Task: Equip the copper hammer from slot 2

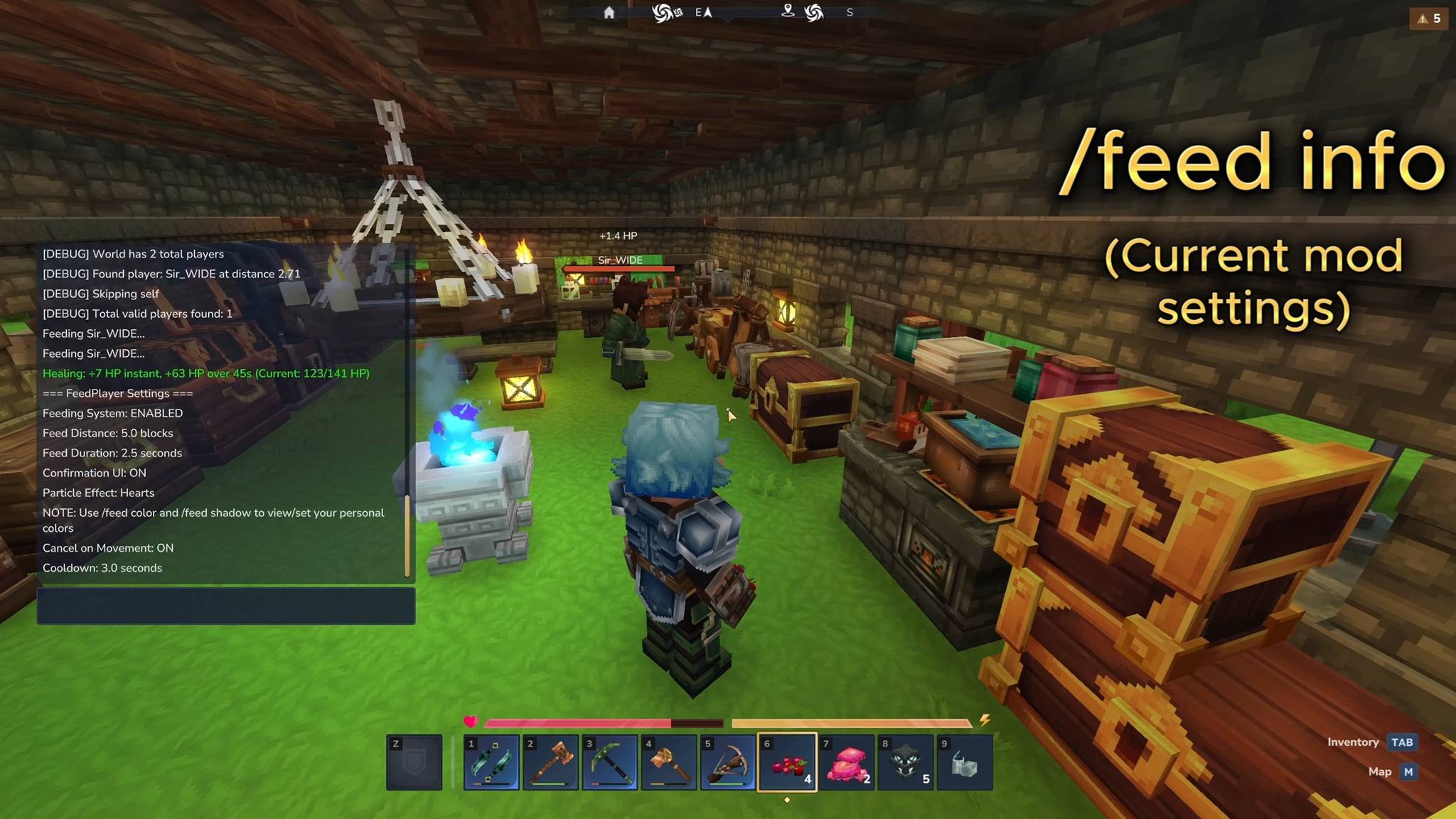Action: (x=550, y=763)
